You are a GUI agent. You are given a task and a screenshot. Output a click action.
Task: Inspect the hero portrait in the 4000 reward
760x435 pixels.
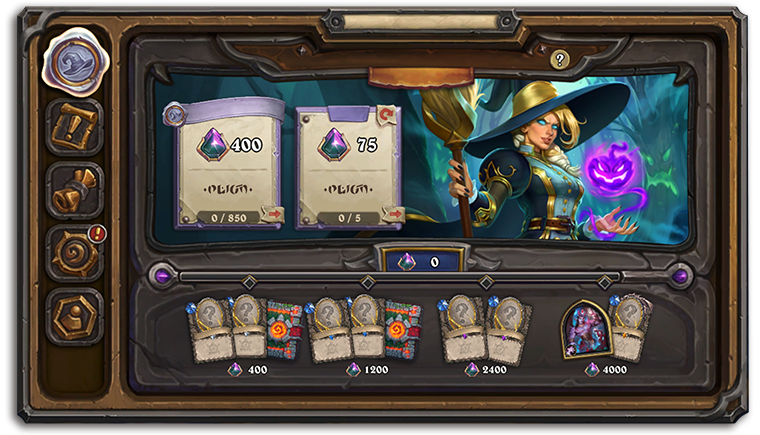pos(586,329)
